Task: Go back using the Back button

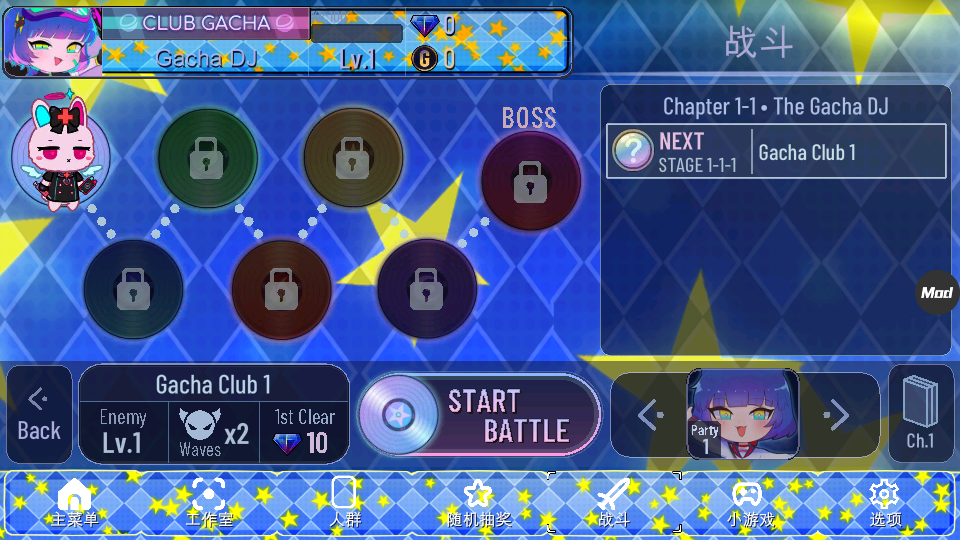Action: click(39, 415)
